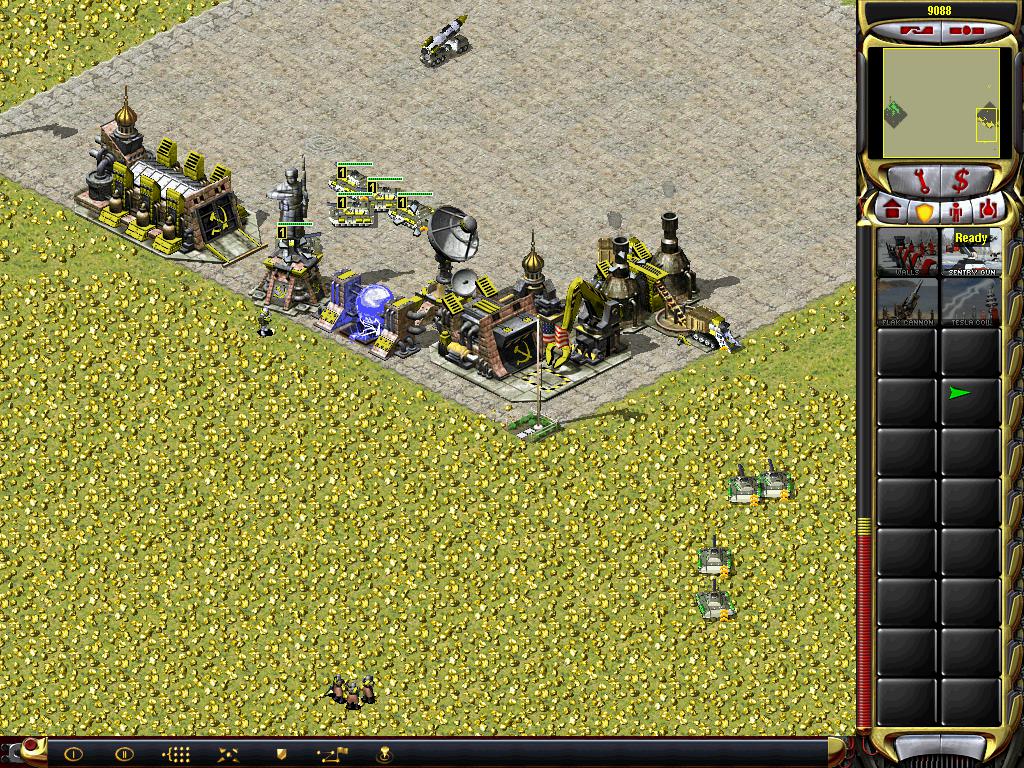Open the options menu button
This screenshot has height=768, width=1024.
[965, 30]
